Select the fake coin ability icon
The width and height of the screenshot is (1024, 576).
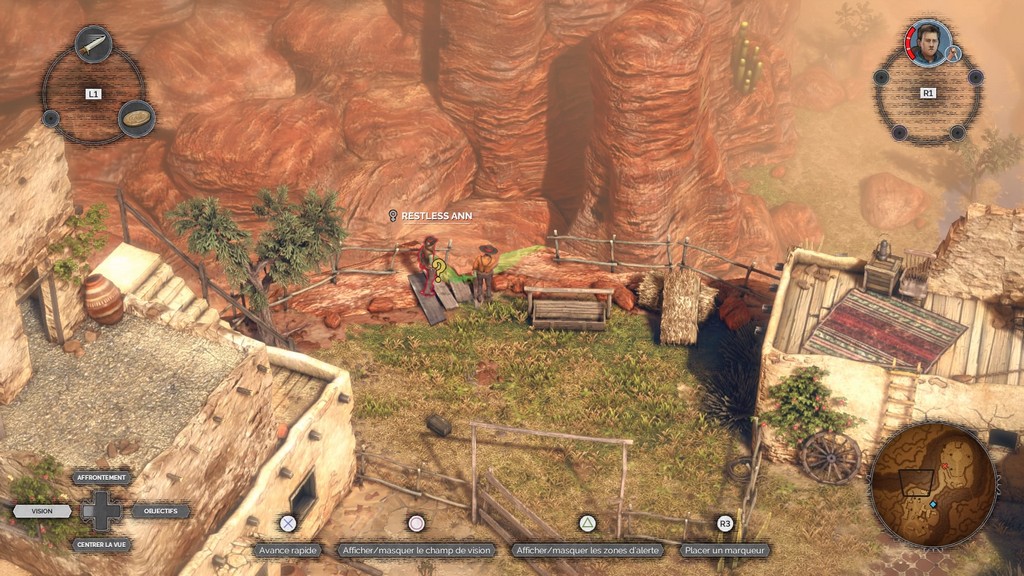[x=137, y=118]
